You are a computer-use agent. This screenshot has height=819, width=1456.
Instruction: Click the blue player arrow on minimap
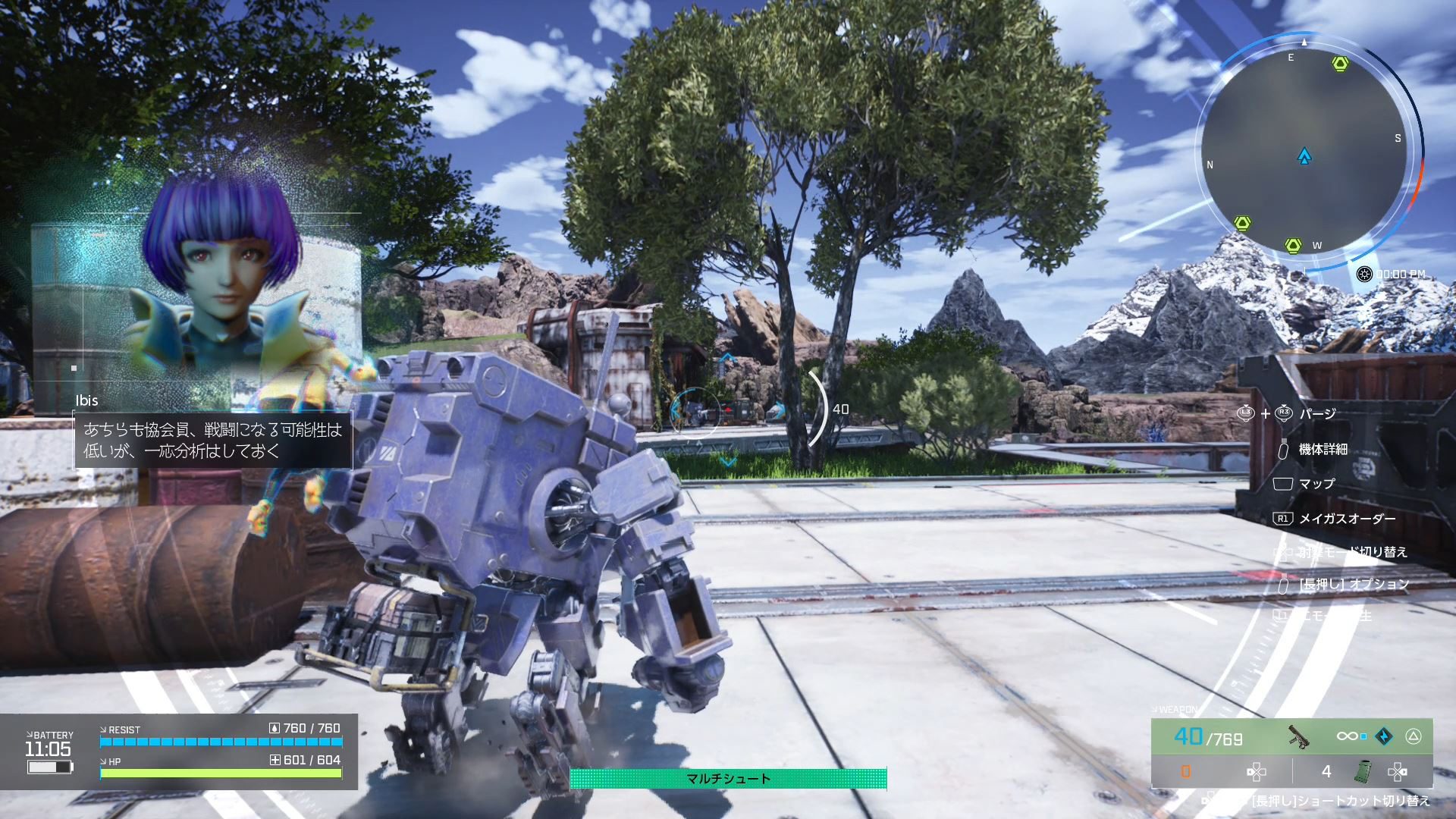point(1304,157)
